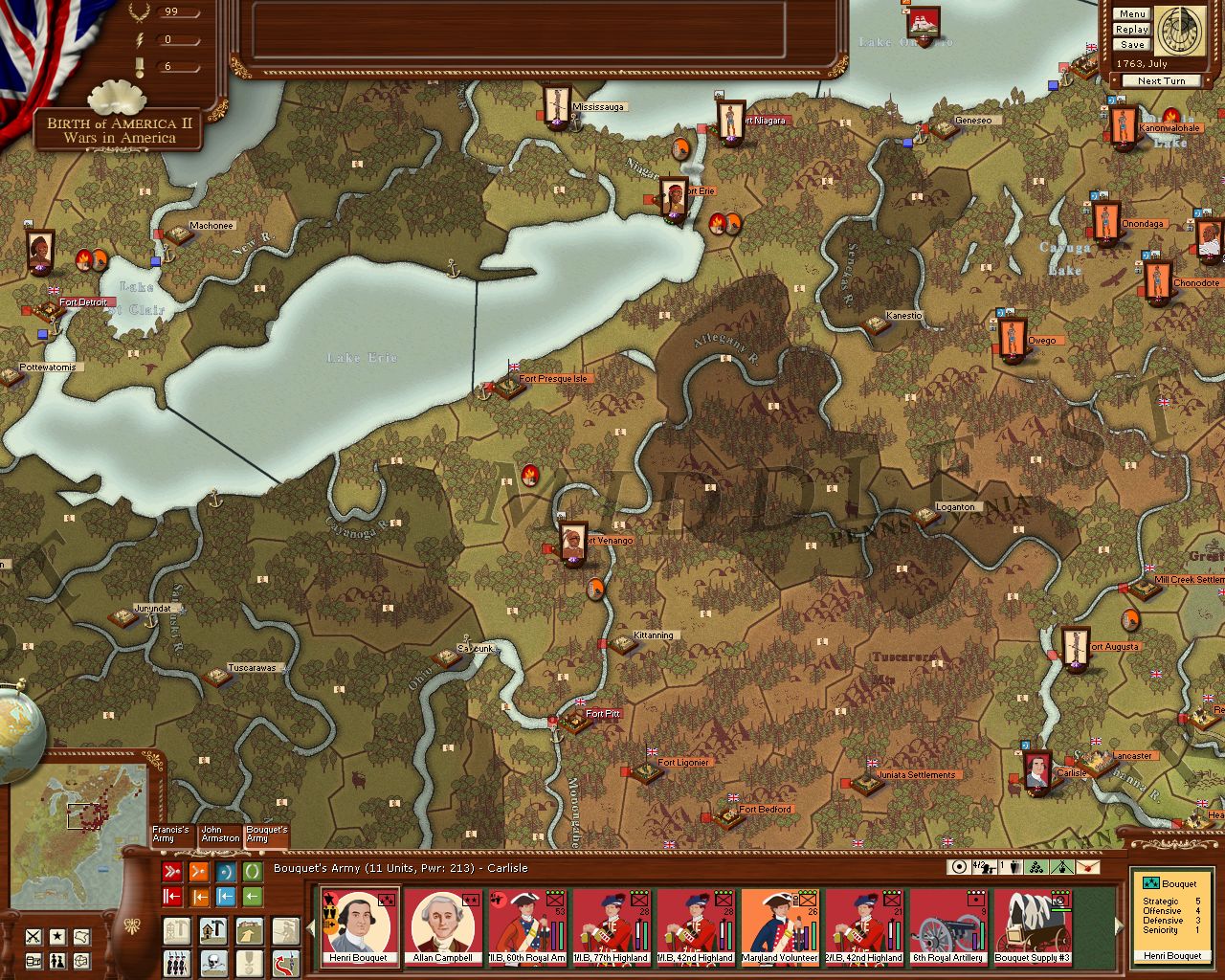Click the Replay button
1225x980 pixels.
pyautogui.click(x=1131, y=30)
